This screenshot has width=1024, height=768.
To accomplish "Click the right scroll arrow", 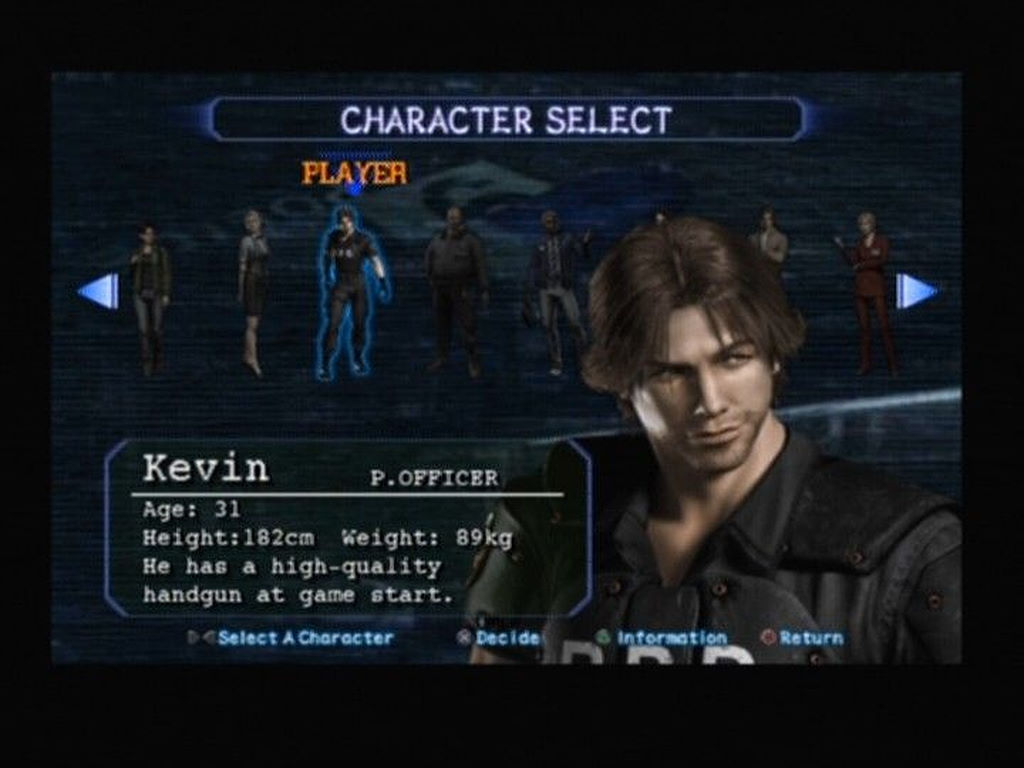I will pos(915,291).
